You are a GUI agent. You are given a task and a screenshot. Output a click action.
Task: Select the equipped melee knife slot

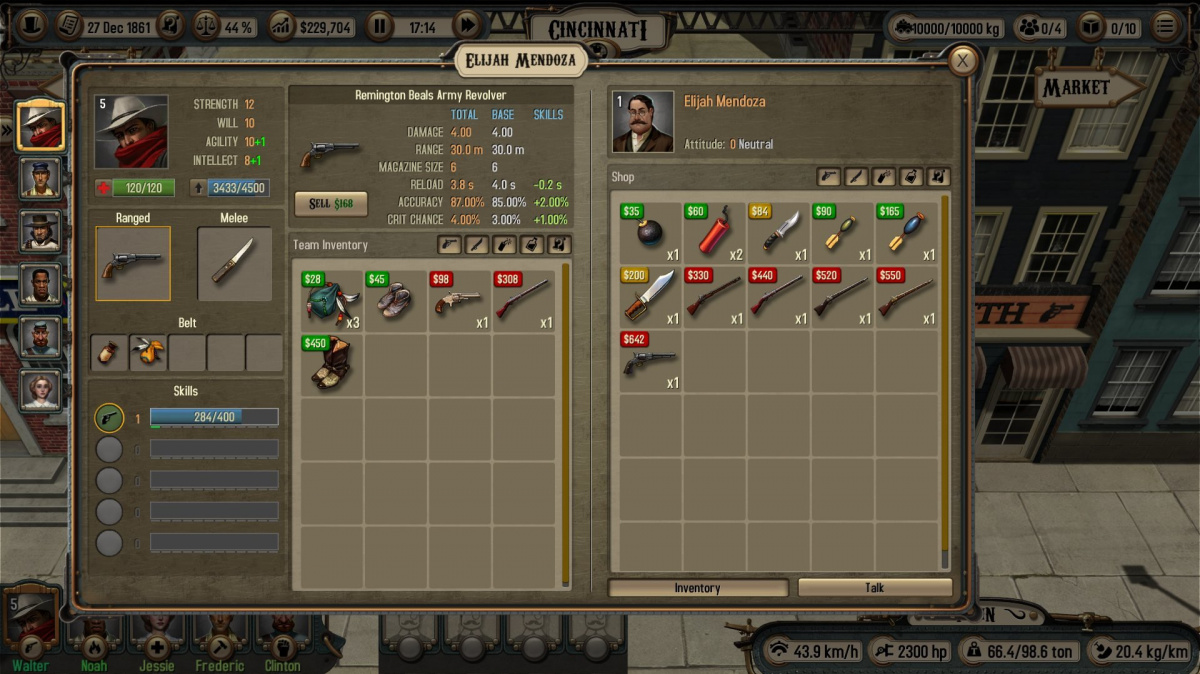pyautogui.click(x=234, y=263)
